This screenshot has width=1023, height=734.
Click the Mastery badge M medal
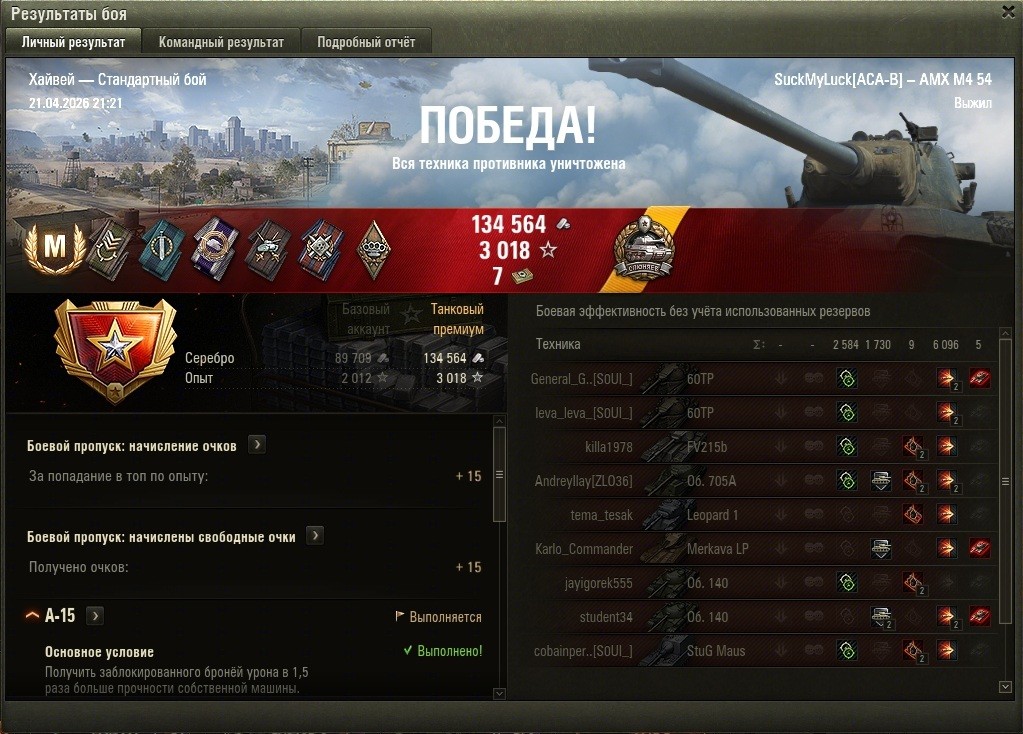click(53, 246)
